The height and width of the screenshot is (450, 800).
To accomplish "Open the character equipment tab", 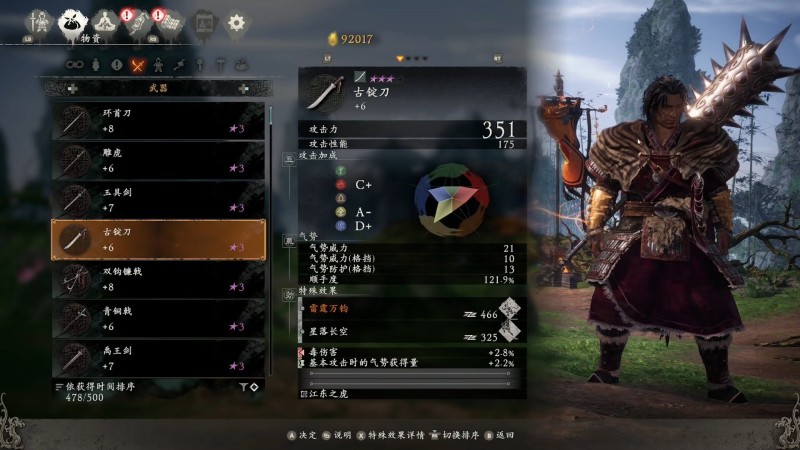I will pos(39,21).
